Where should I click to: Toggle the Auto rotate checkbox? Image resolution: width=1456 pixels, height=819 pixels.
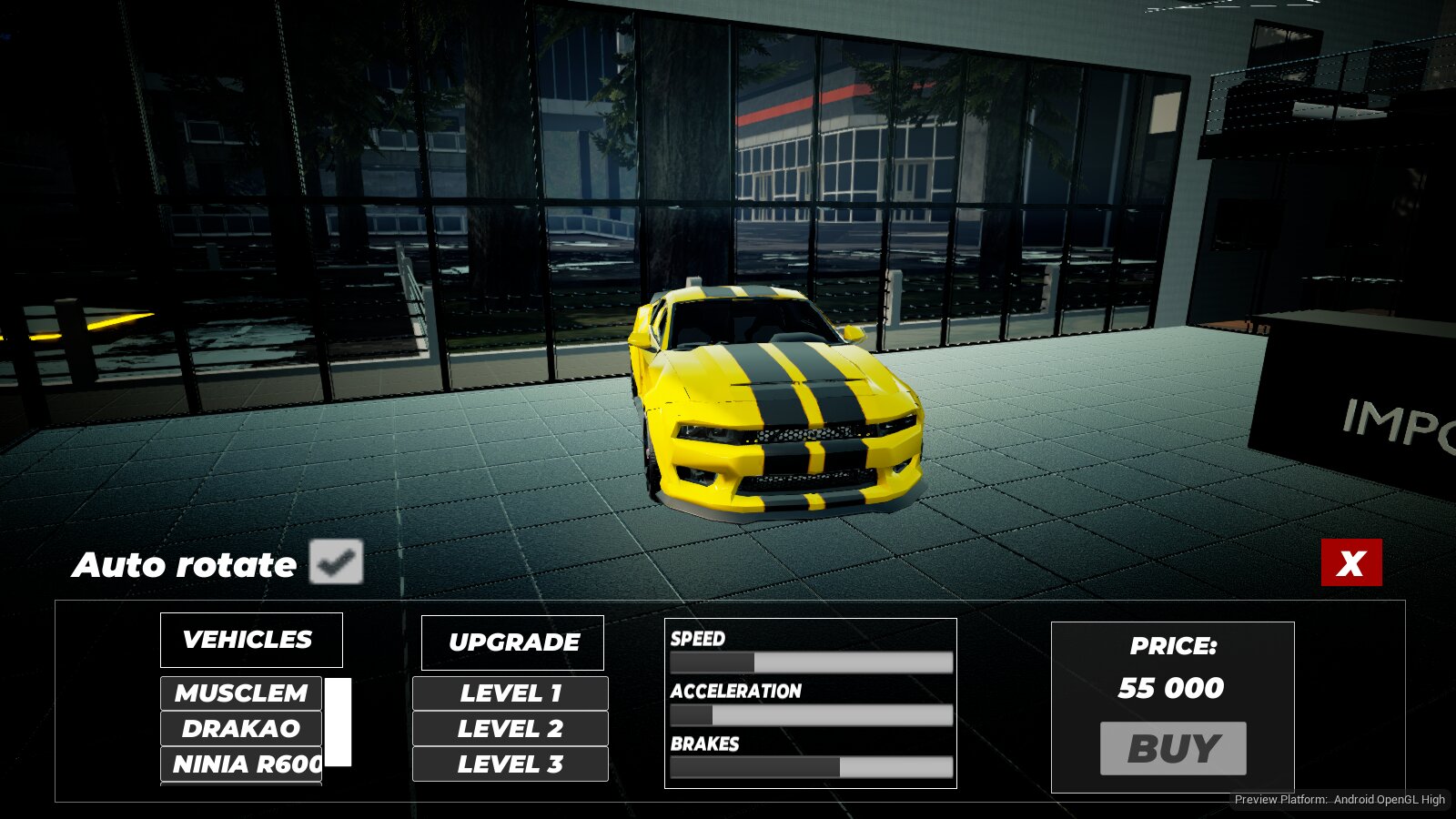coord(336,561)
